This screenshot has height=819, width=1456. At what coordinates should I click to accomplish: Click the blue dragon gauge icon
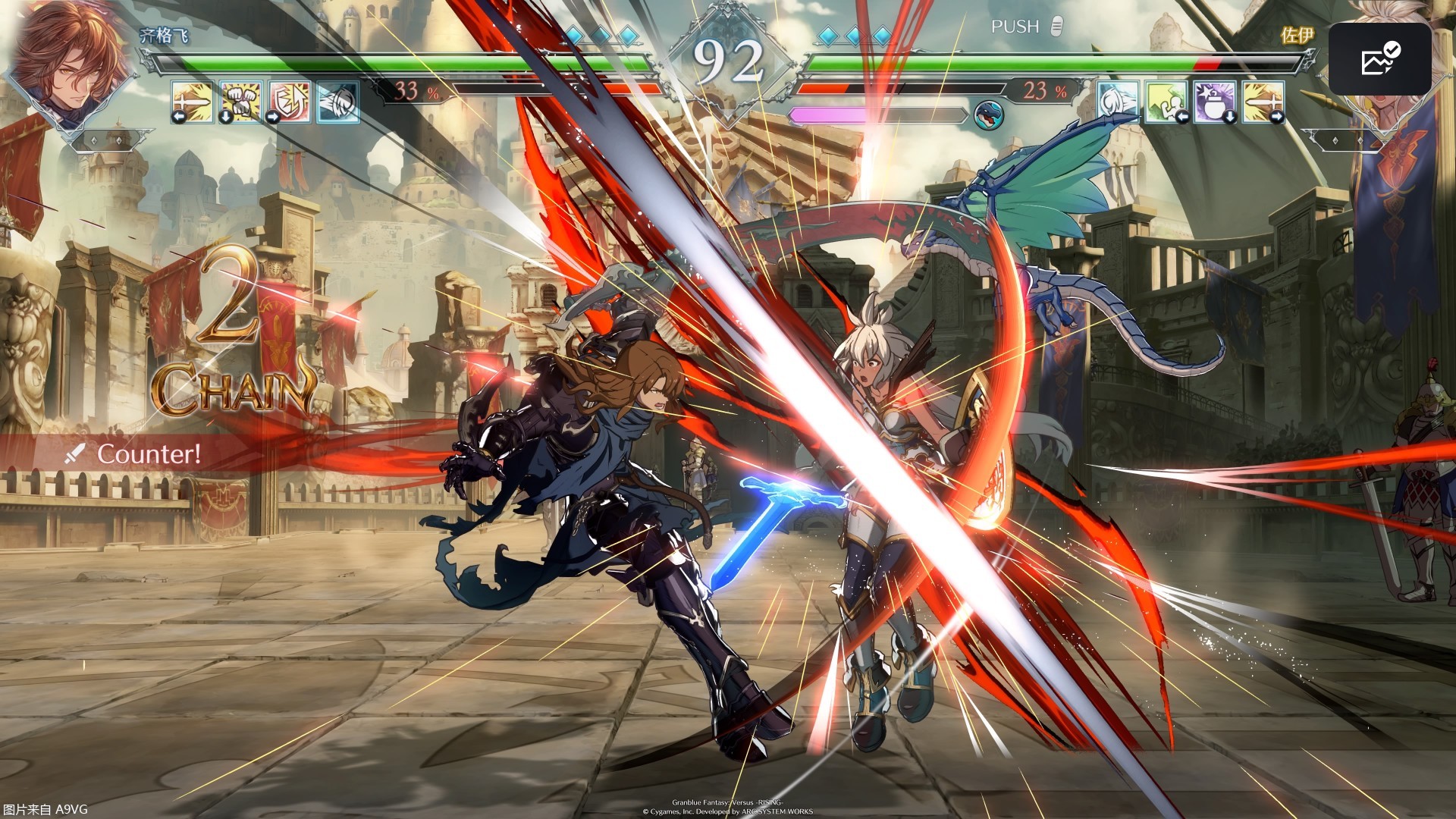[x=988, y=115]
